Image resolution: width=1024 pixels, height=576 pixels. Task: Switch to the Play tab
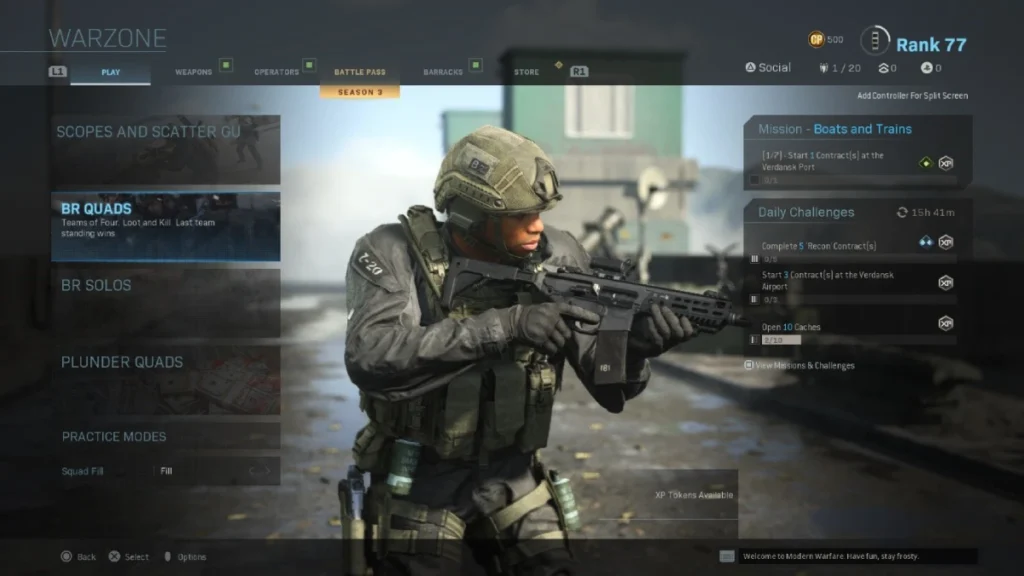click(x=110, y=72)
